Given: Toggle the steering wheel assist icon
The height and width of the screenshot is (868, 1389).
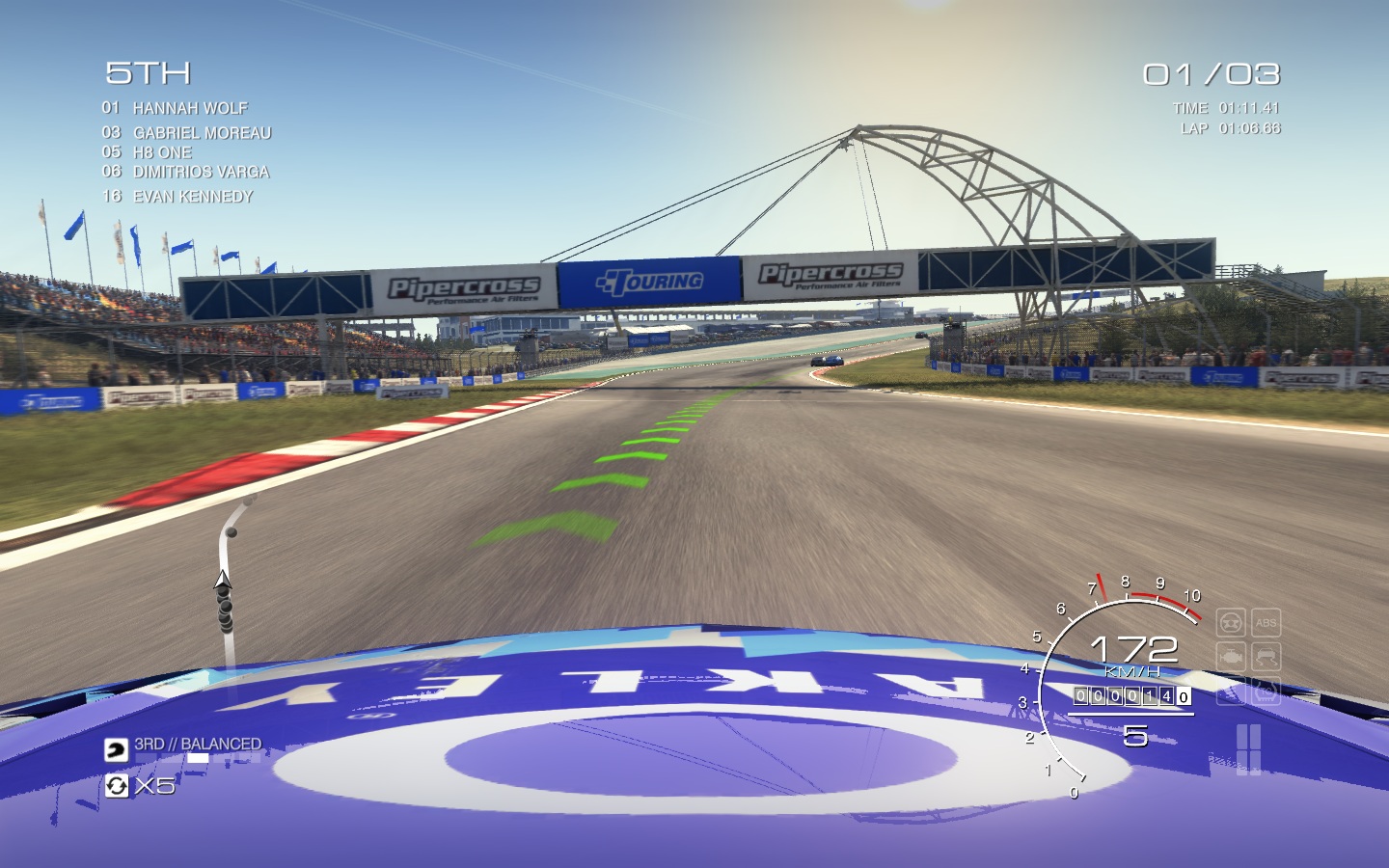Looking at the screenshot, I should click(x=1230, y=623).
